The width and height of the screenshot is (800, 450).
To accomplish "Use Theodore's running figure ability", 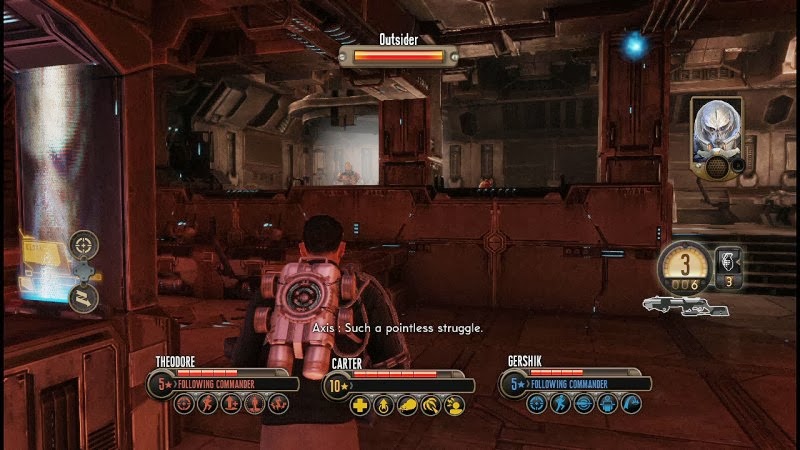I will point(207,405).
